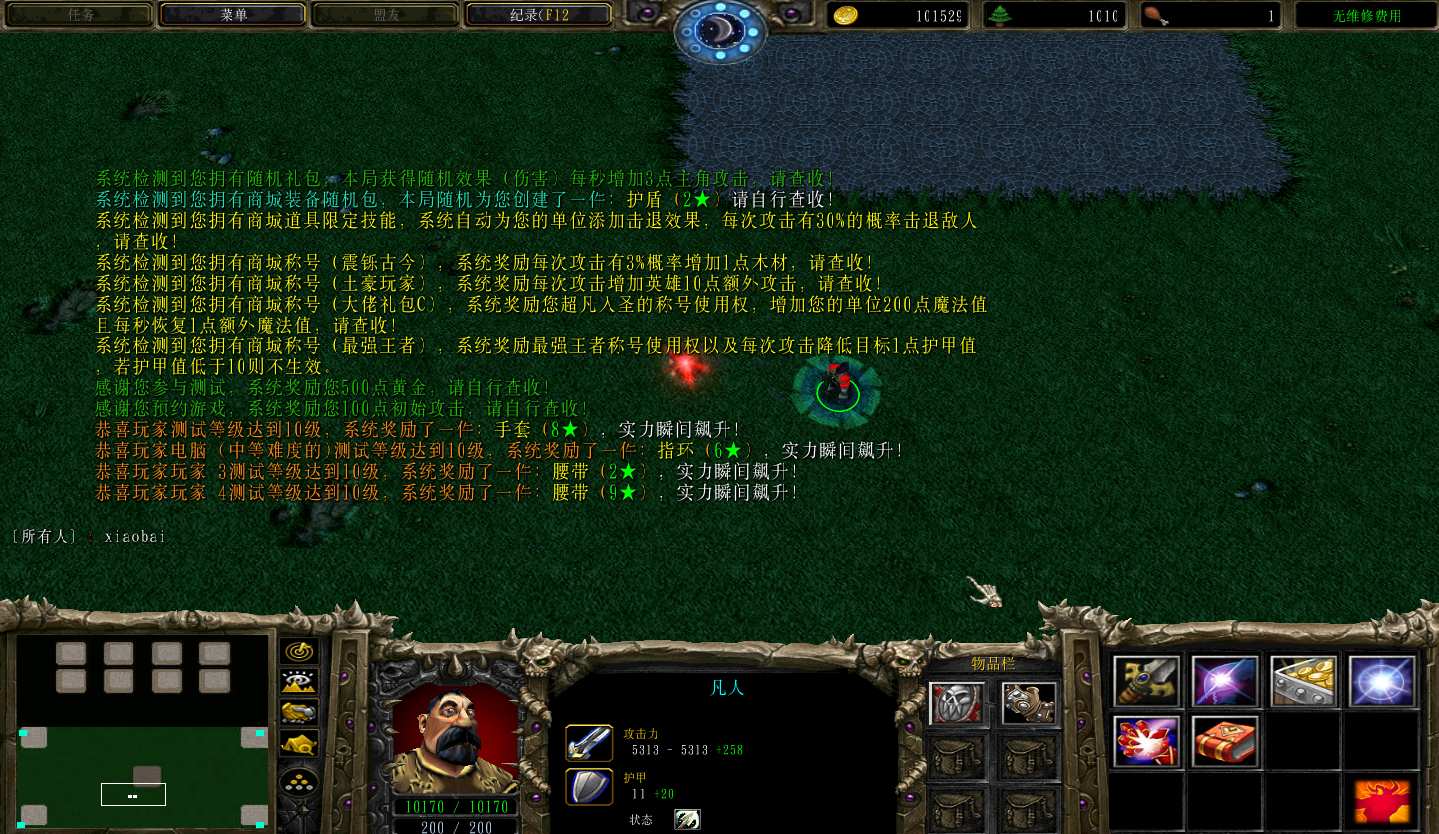
Task: Click the 任务 quests button
Action: pos(80,15)
